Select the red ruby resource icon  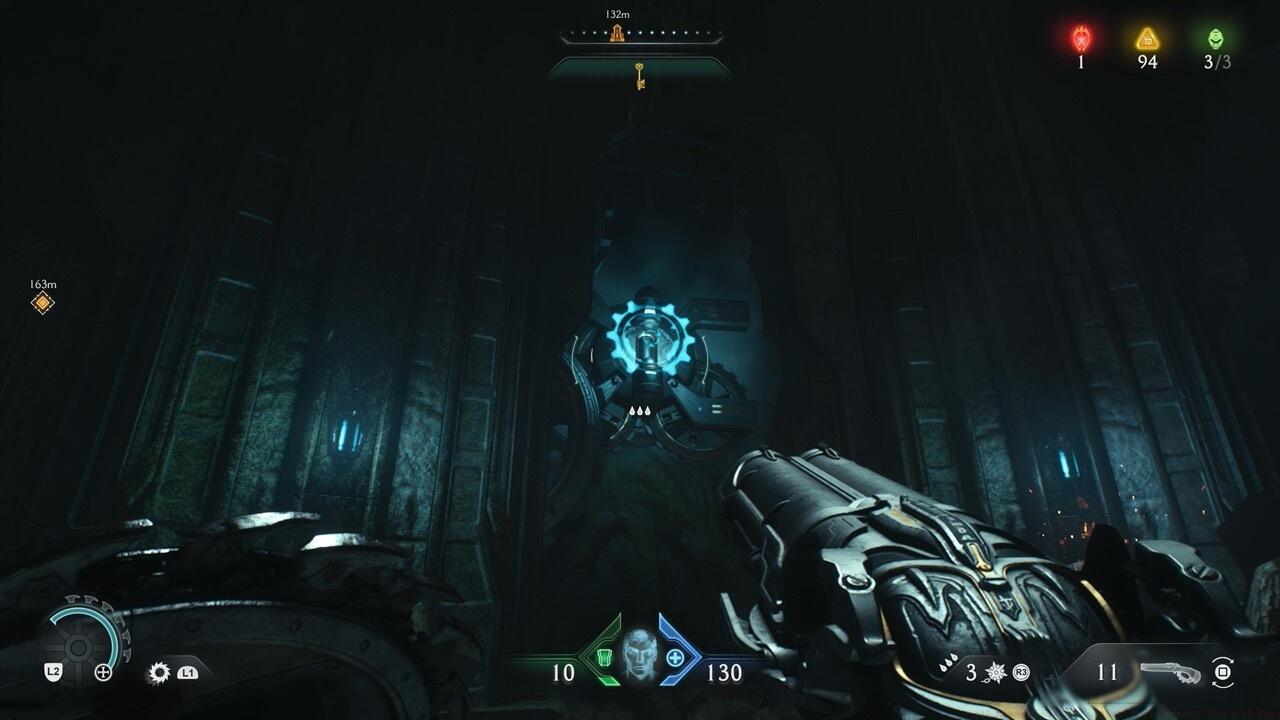1081,39
